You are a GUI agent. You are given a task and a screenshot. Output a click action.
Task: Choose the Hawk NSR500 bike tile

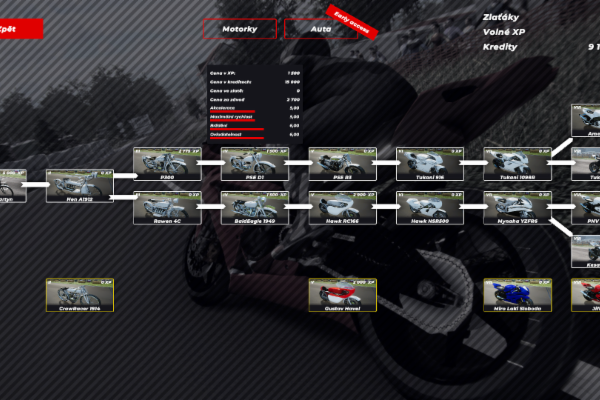430,207
